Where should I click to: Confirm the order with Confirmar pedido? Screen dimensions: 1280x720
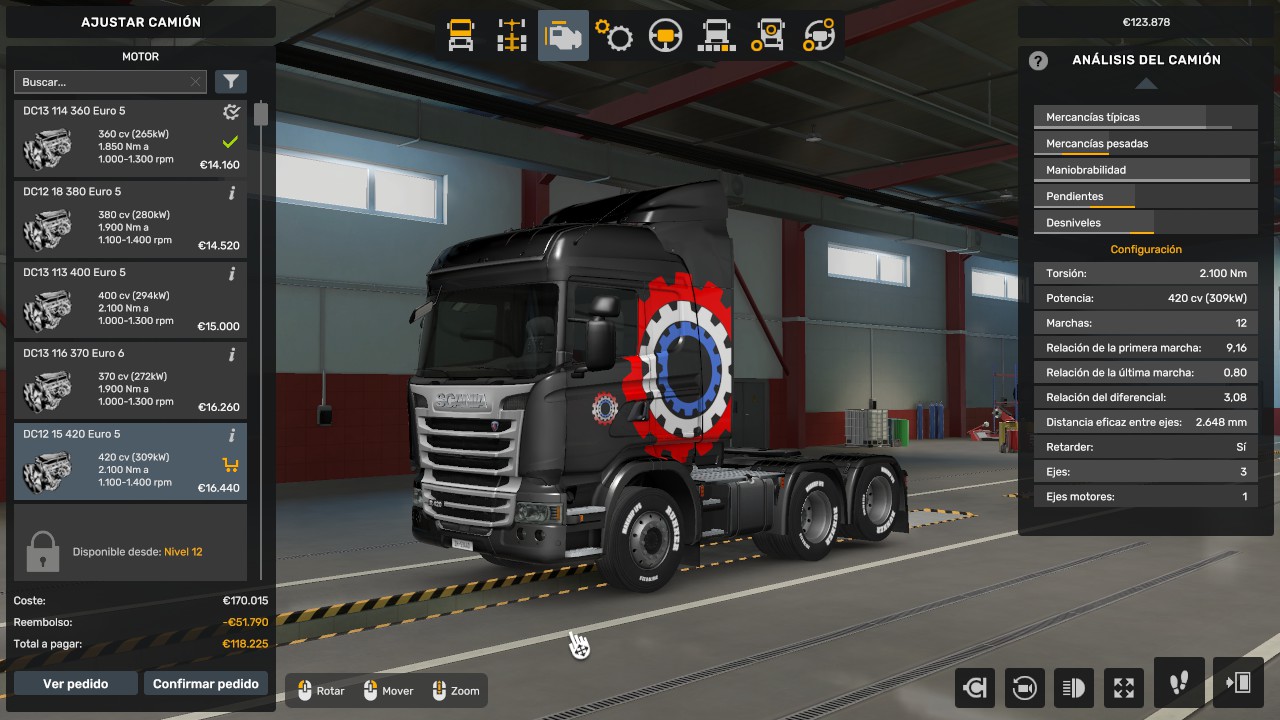(206, 684)
